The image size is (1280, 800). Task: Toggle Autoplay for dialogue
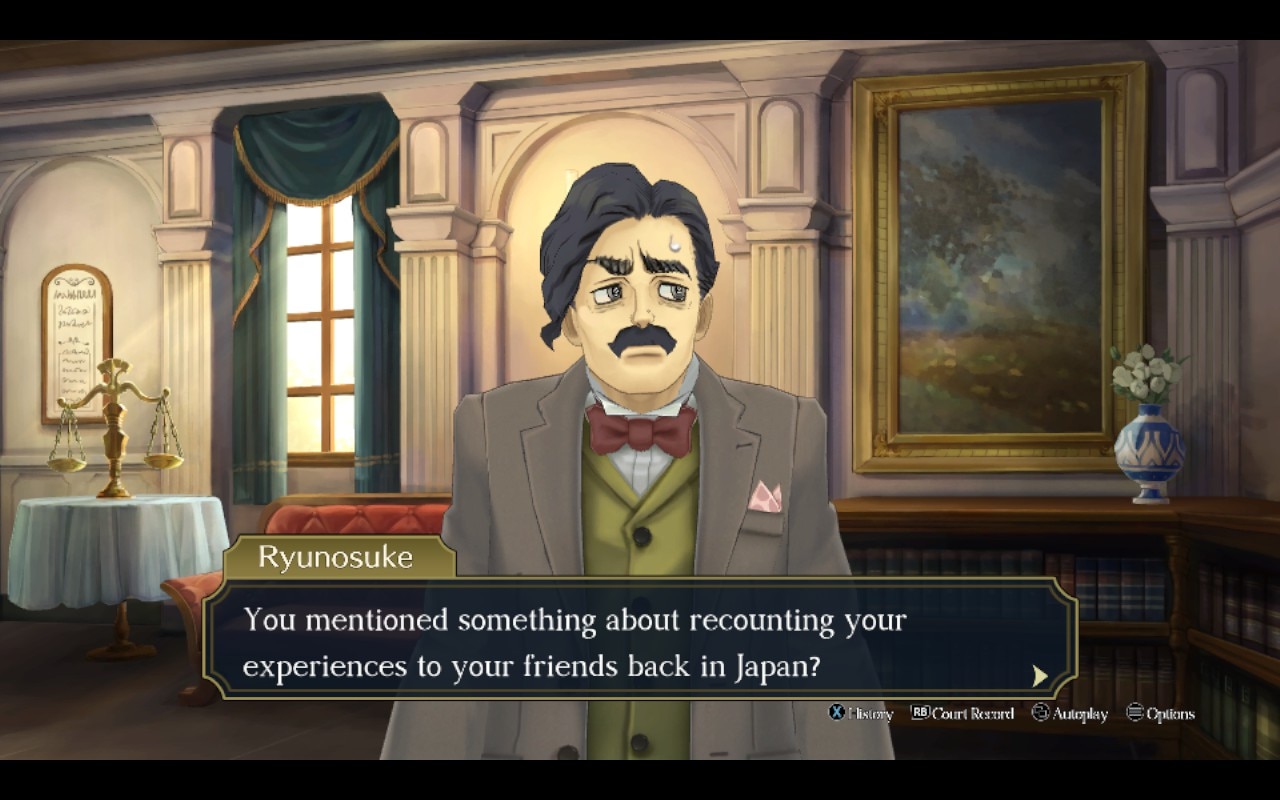1070,713
